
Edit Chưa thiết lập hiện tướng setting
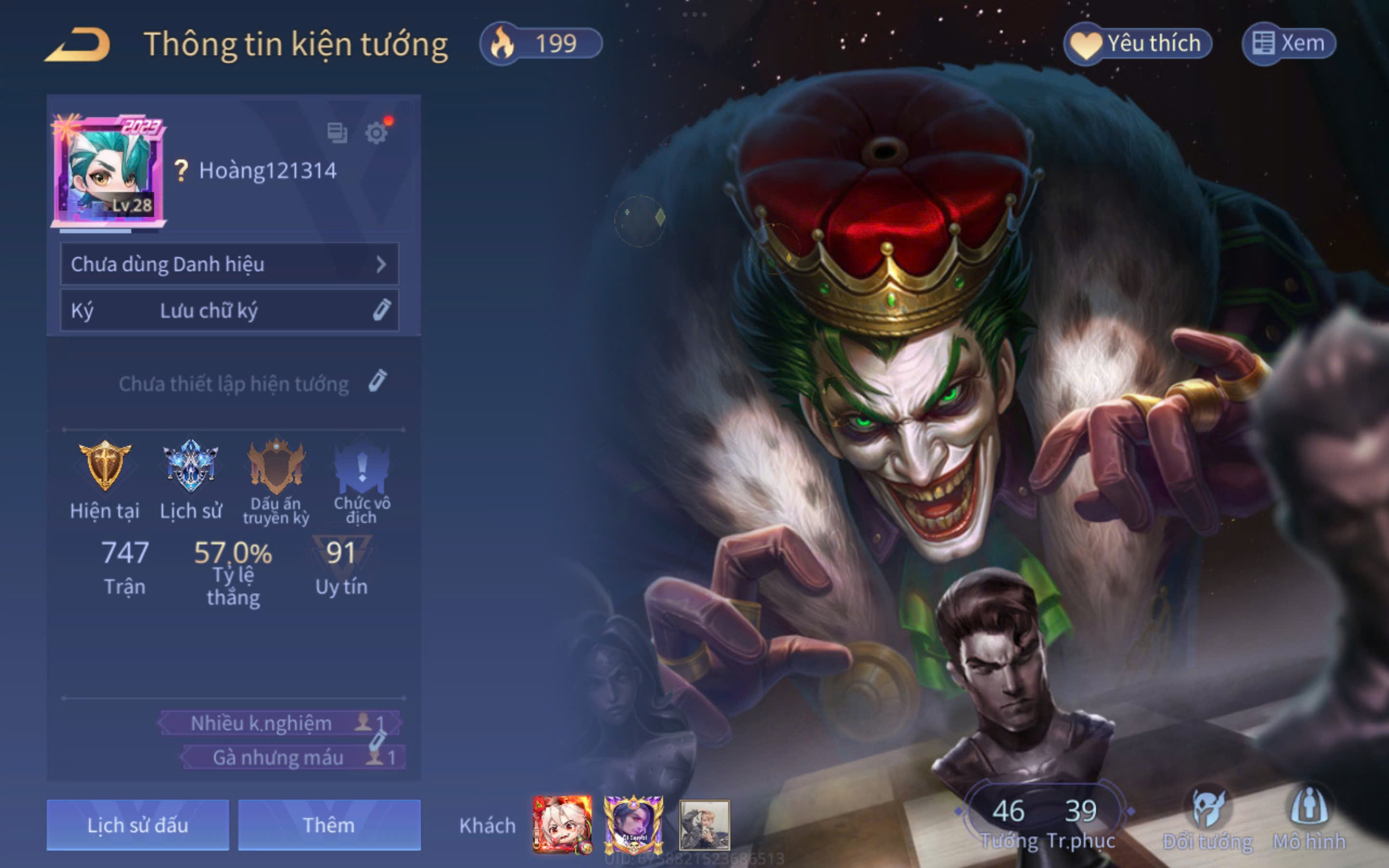point(377,381)
